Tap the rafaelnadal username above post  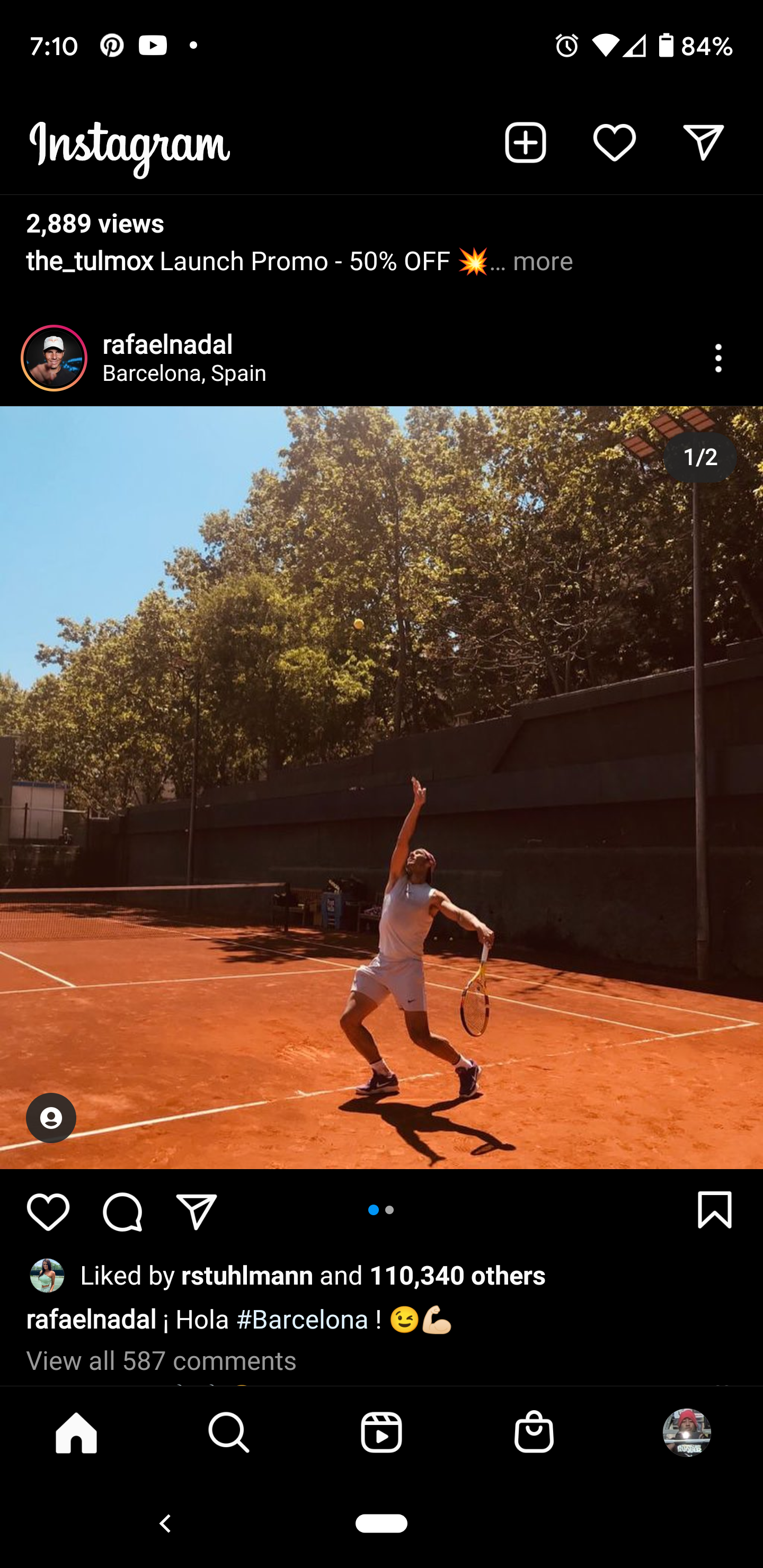click(167, 344)
